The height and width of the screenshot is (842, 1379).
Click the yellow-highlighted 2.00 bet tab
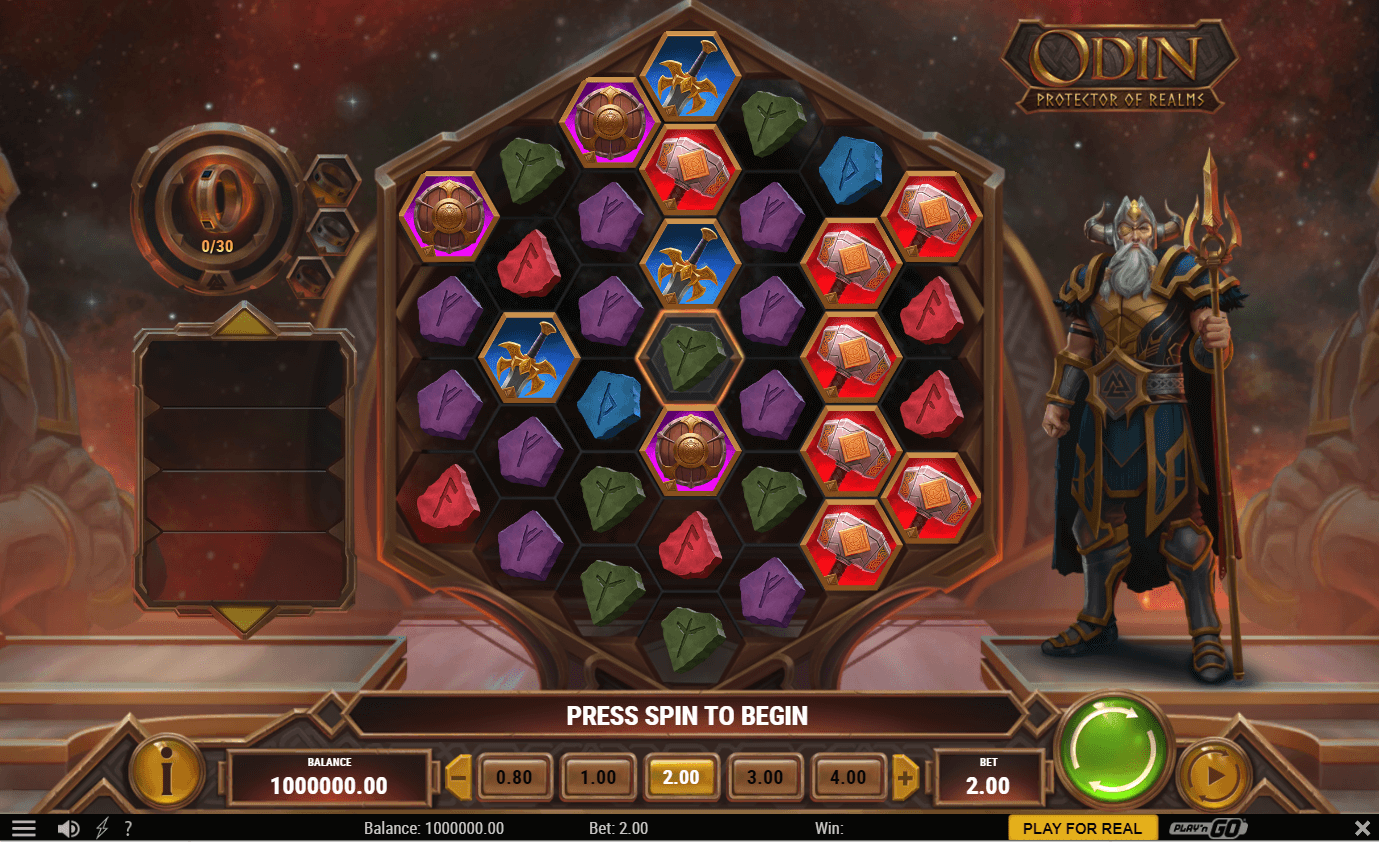pos(681,777)
